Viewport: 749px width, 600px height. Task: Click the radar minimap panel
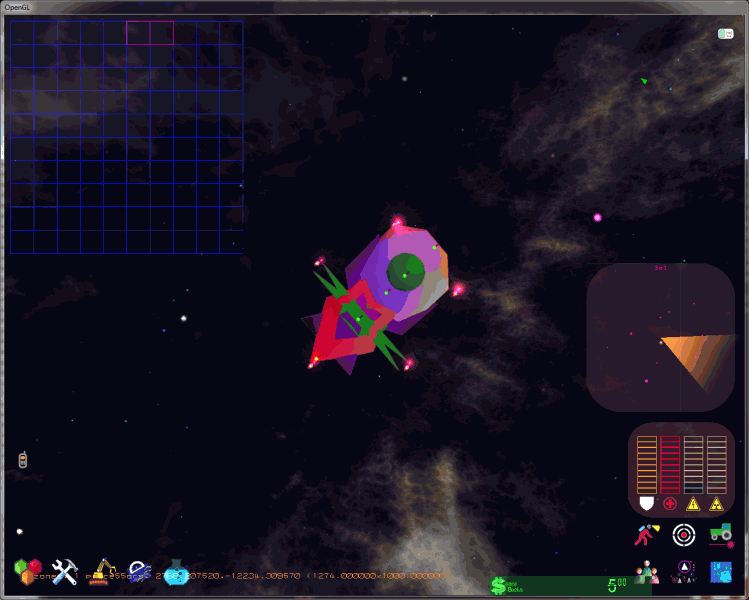coord(660,337)
